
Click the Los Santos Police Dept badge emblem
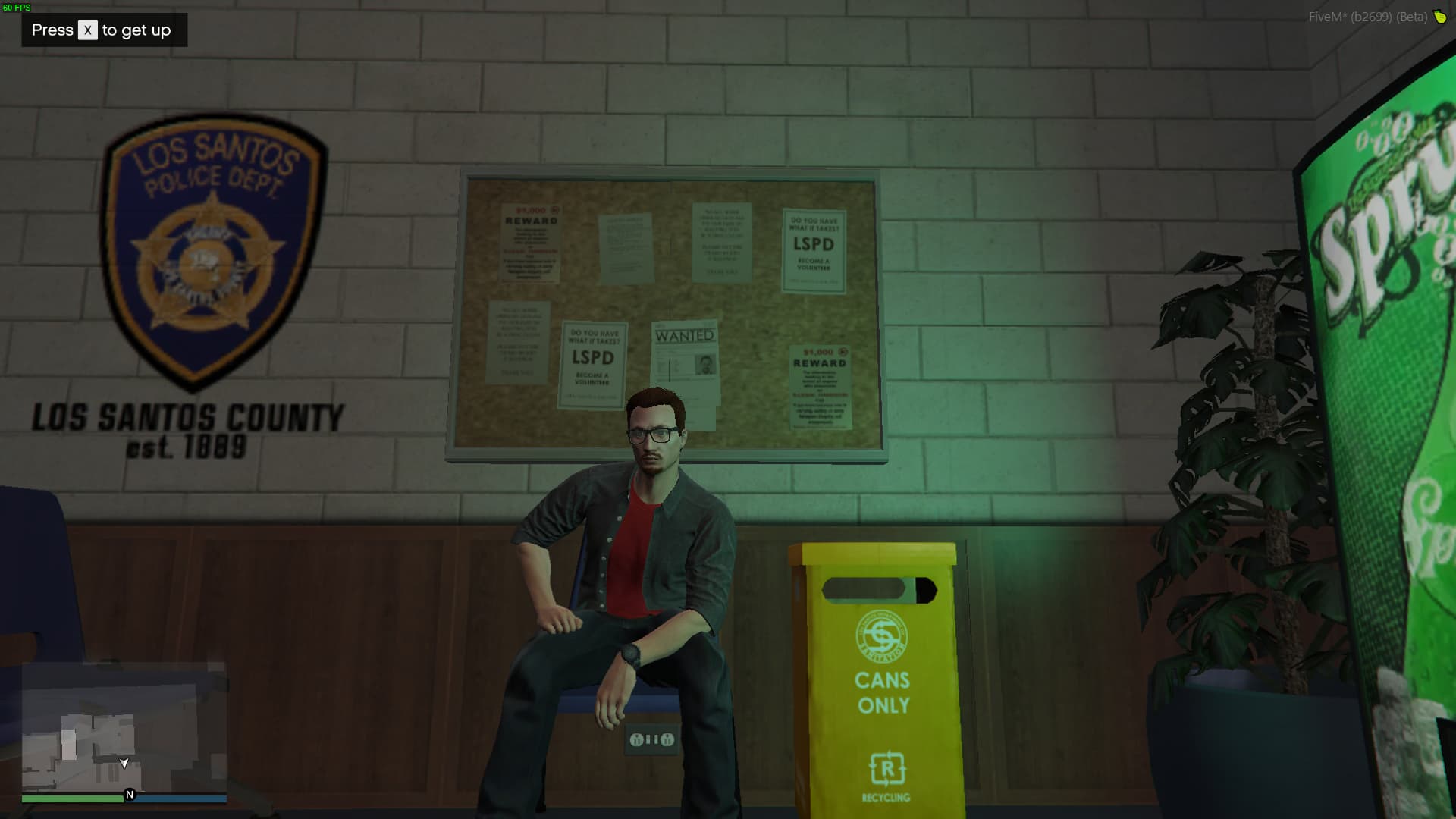[209, 250]
